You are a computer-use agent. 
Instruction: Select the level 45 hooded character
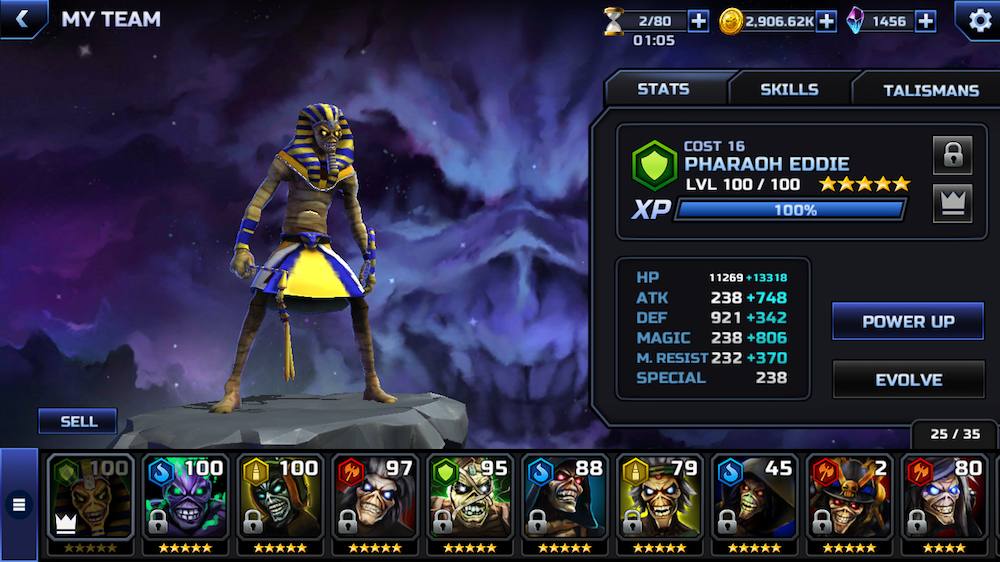752,498
